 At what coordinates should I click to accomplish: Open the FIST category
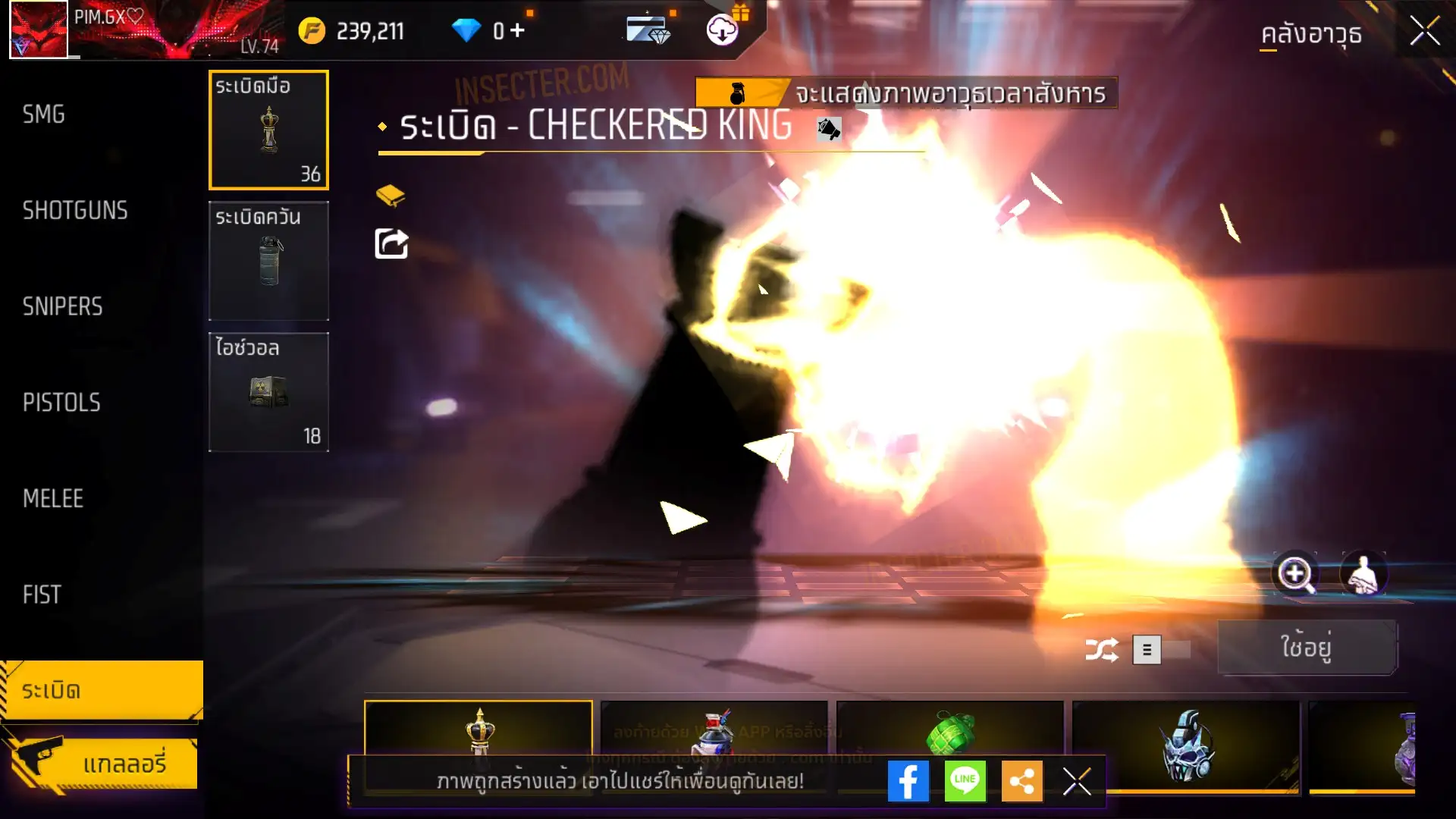tap(42, 595)
